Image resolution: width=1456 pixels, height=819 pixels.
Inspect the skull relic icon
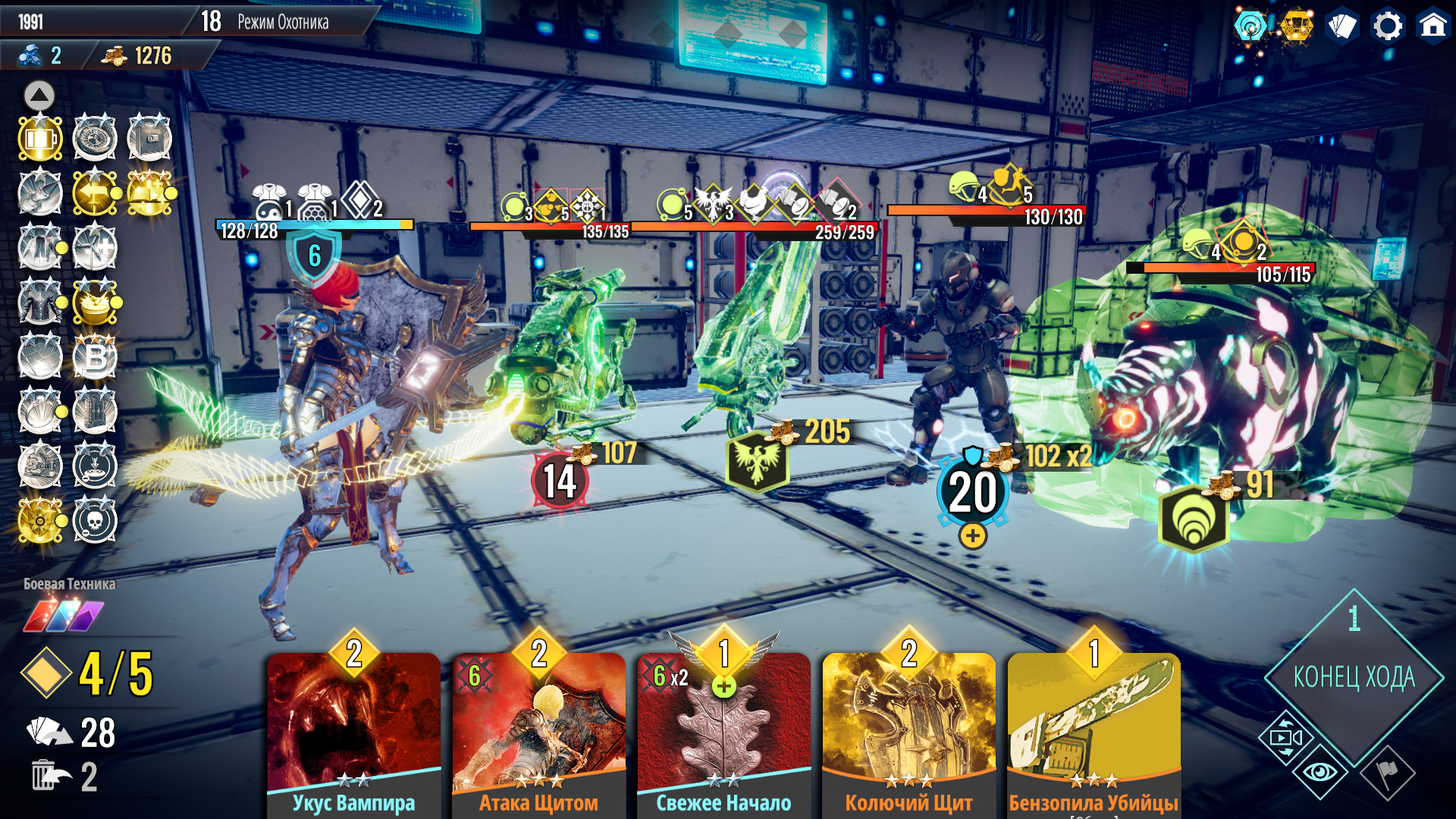pos(95,521)
